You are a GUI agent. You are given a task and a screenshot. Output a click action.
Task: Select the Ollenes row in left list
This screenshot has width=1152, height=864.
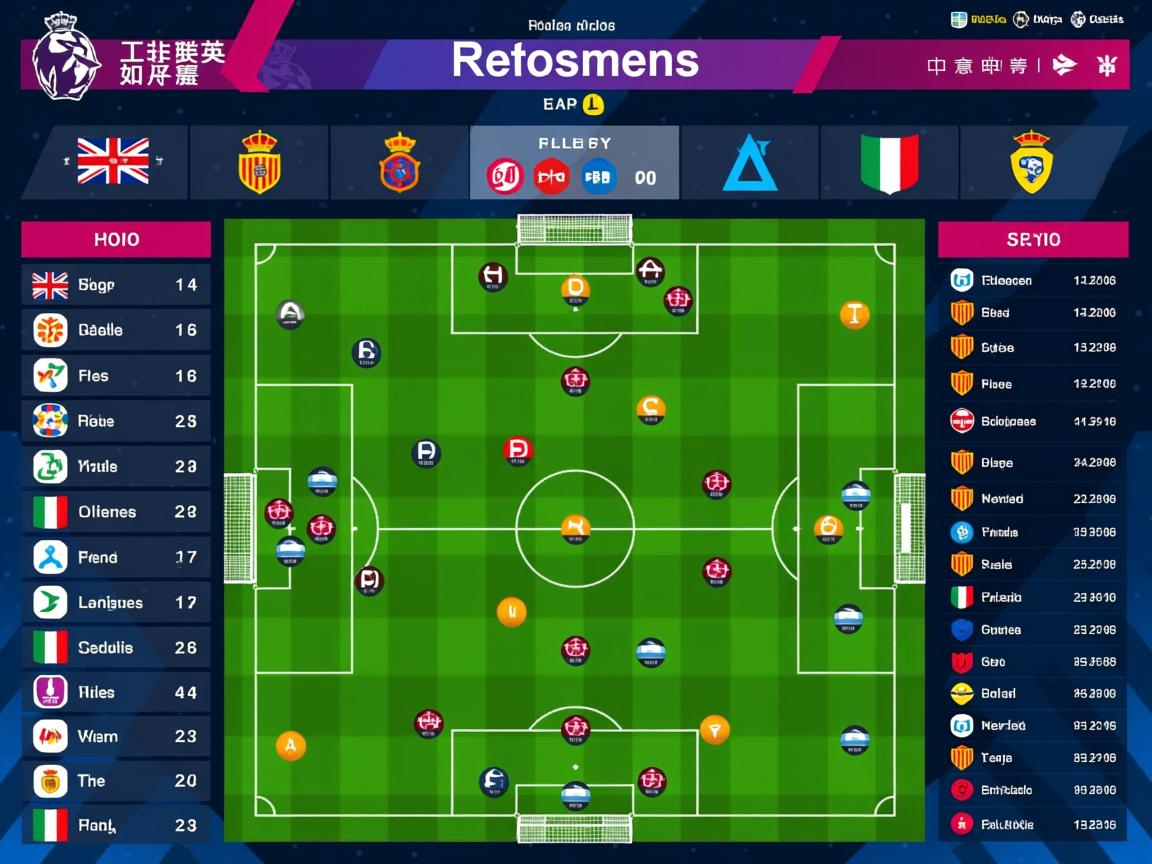pyautogui.click(x=116, y=512)
